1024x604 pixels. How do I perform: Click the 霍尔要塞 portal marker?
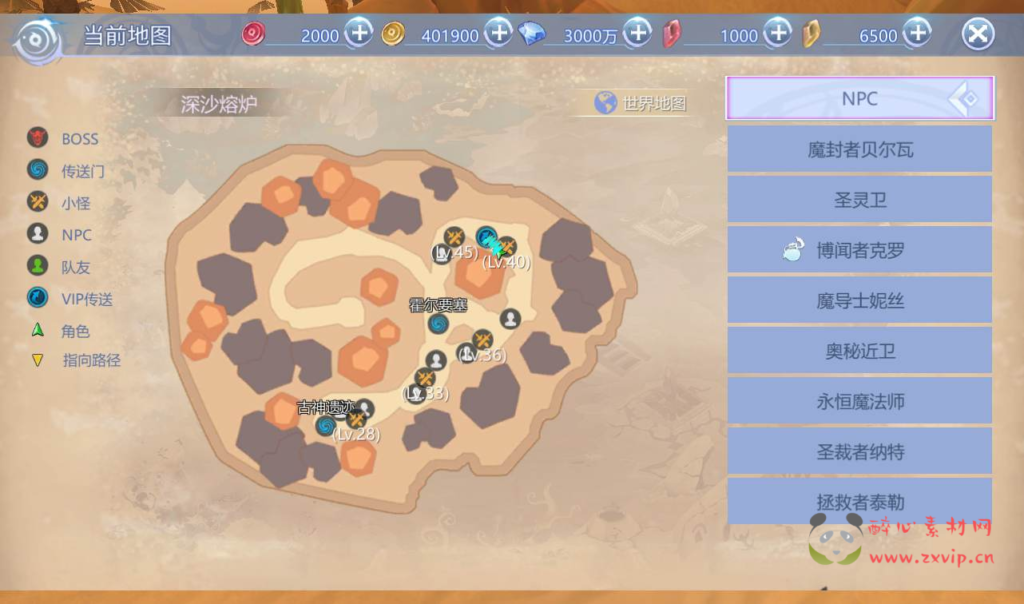pyautogui.click(x=438, y=323)
